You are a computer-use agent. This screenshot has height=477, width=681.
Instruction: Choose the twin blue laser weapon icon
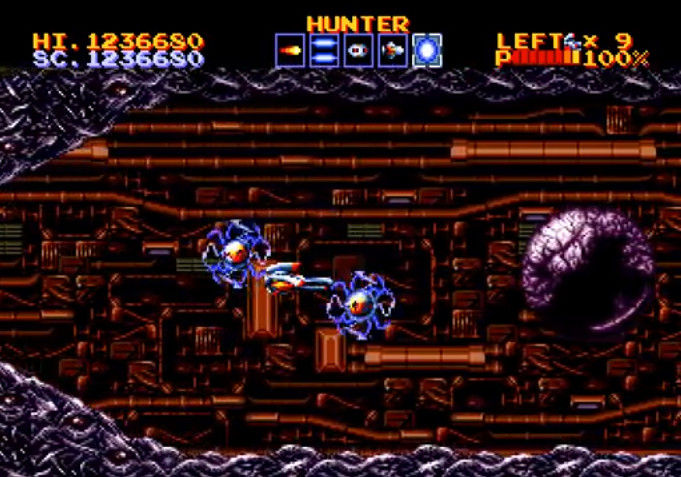[324, 50]
